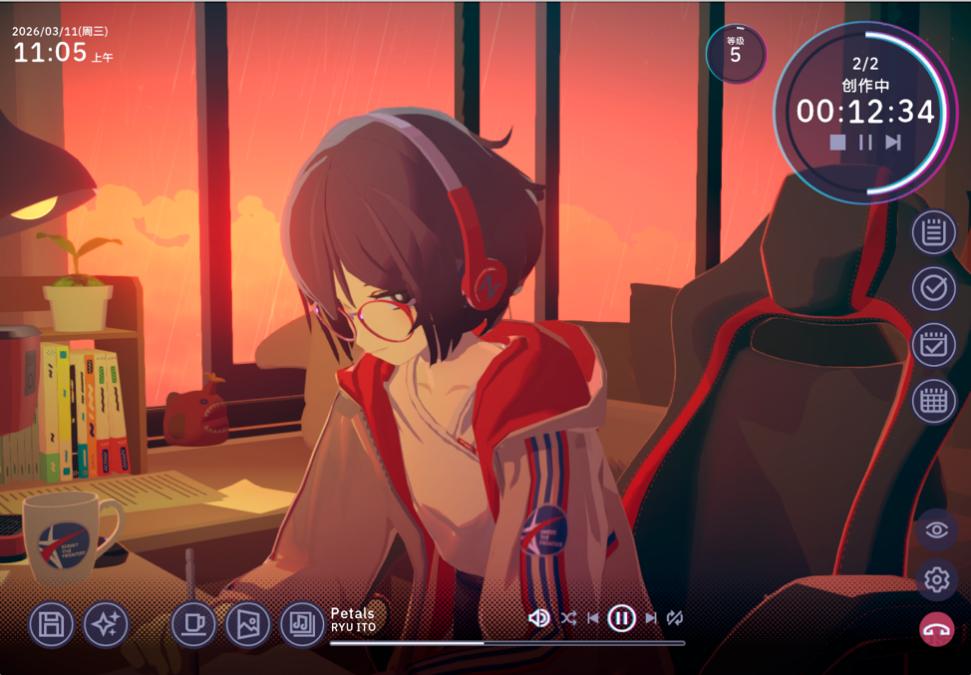Viewport: 971px width, 675px height.
Task: Toggle shuffle for the music player
Action: [x=568, y=618]
